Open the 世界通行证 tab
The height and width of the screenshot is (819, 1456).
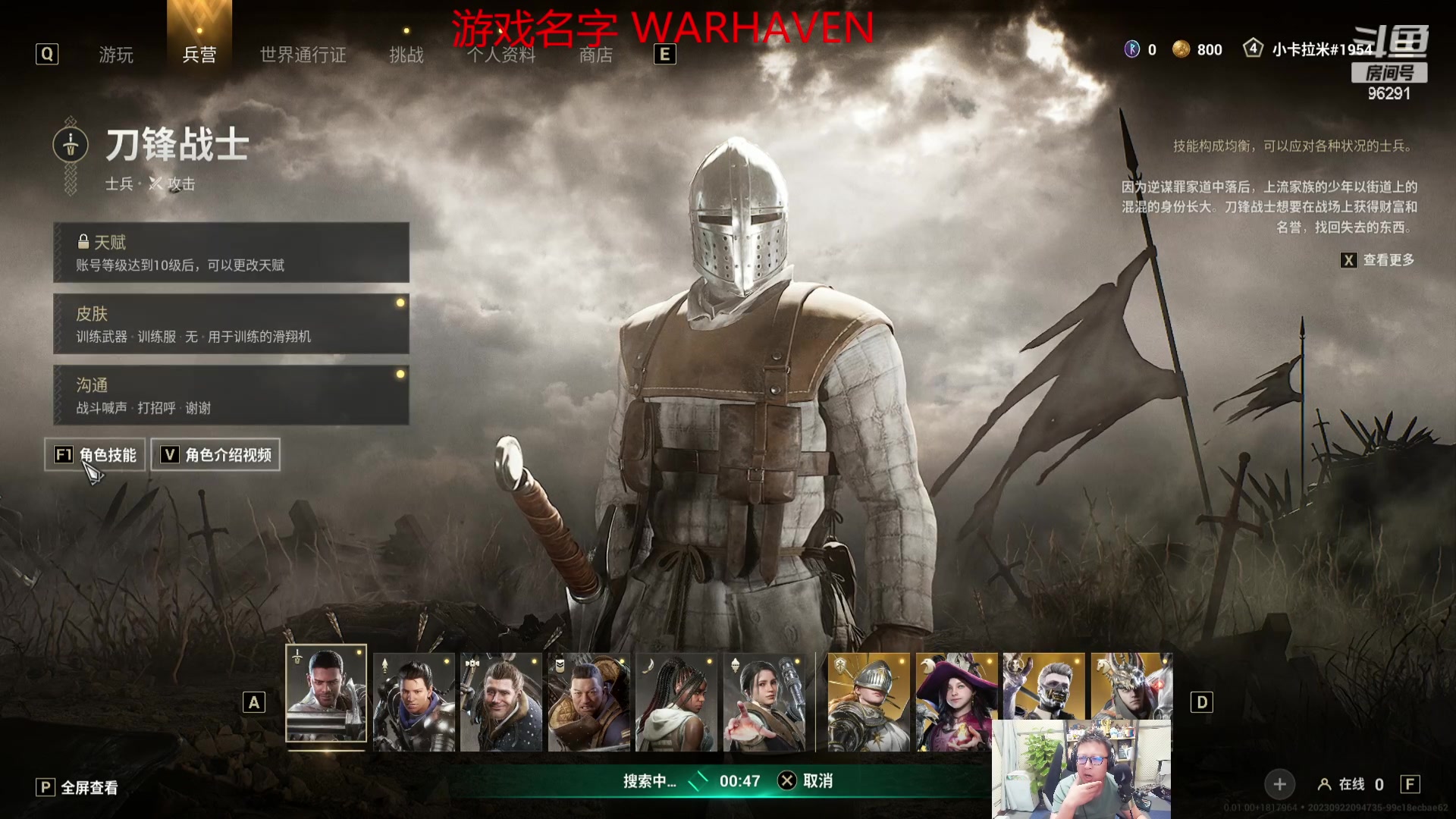303,55
